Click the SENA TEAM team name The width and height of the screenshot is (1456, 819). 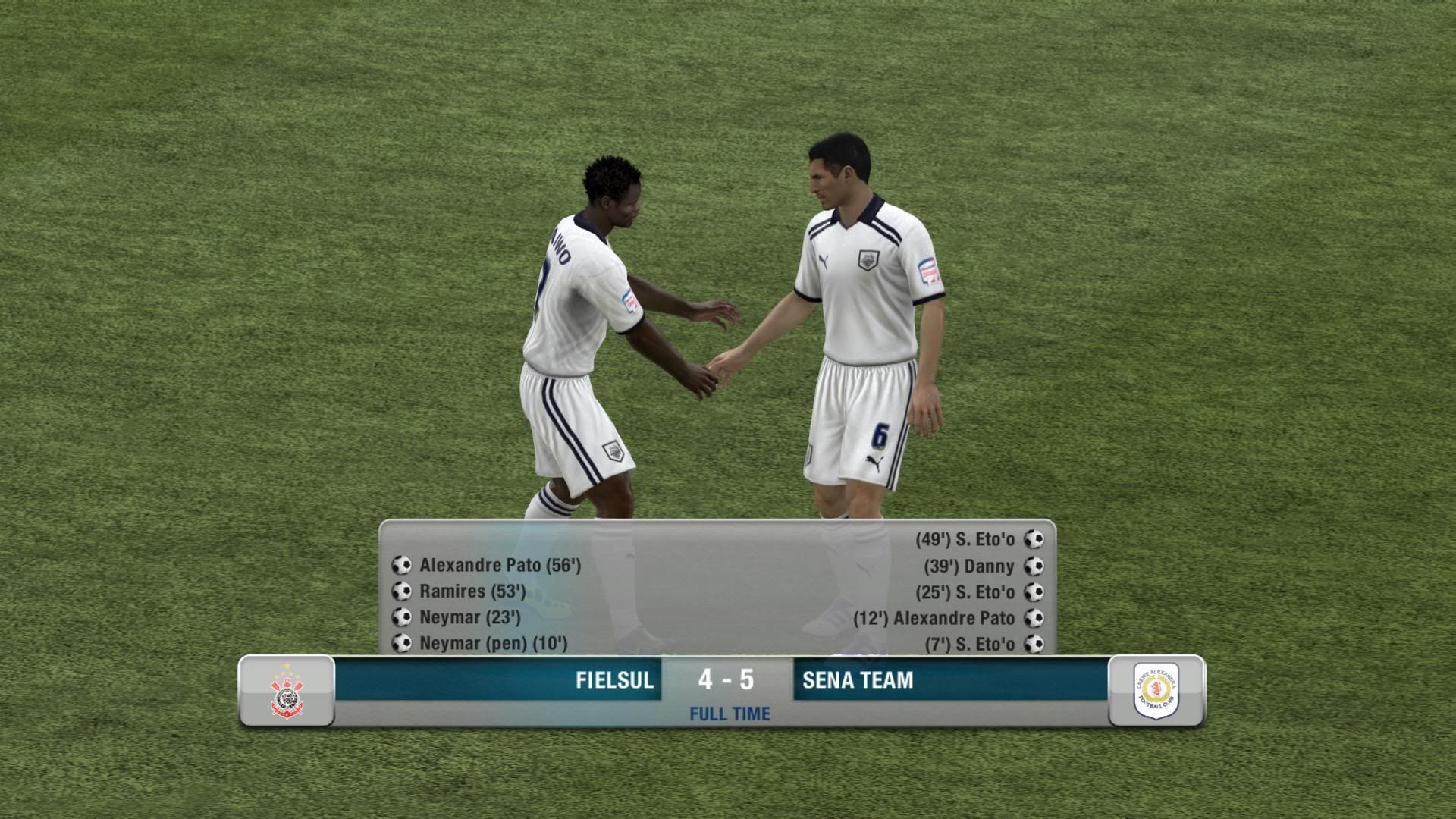pyautogui.click(x=855, y=680)
